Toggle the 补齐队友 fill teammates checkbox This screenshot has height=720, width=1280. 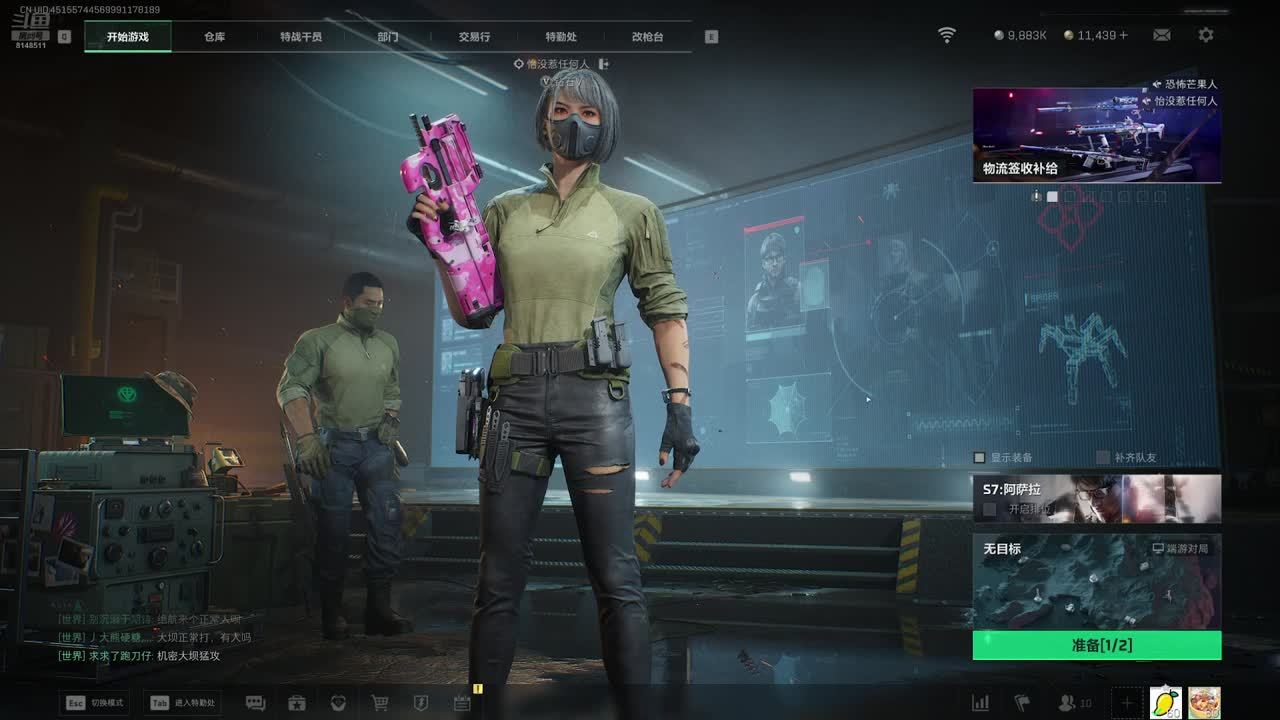coord(1103,458)
